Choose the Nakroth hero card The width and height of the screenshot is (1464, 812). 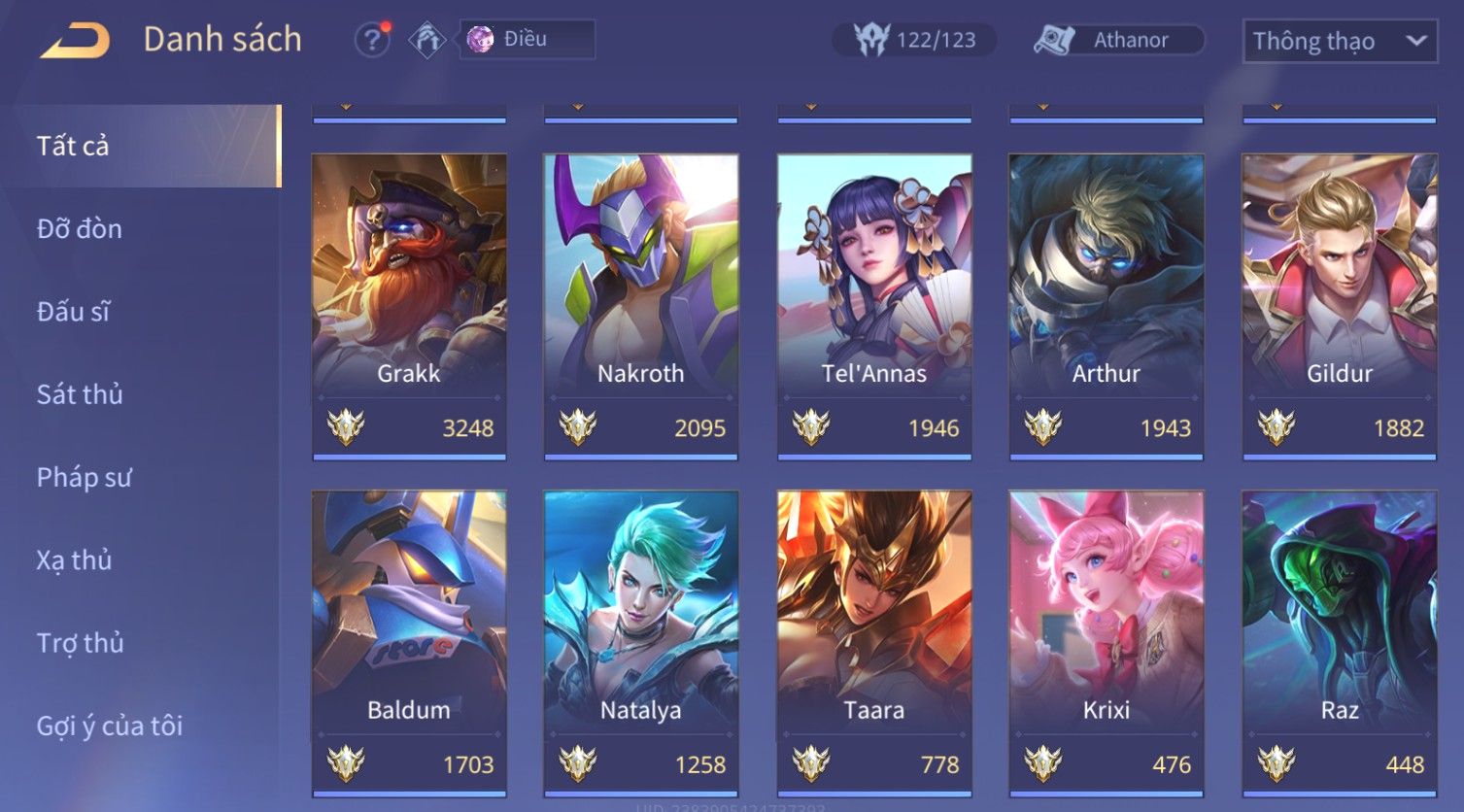coord(641,305)
